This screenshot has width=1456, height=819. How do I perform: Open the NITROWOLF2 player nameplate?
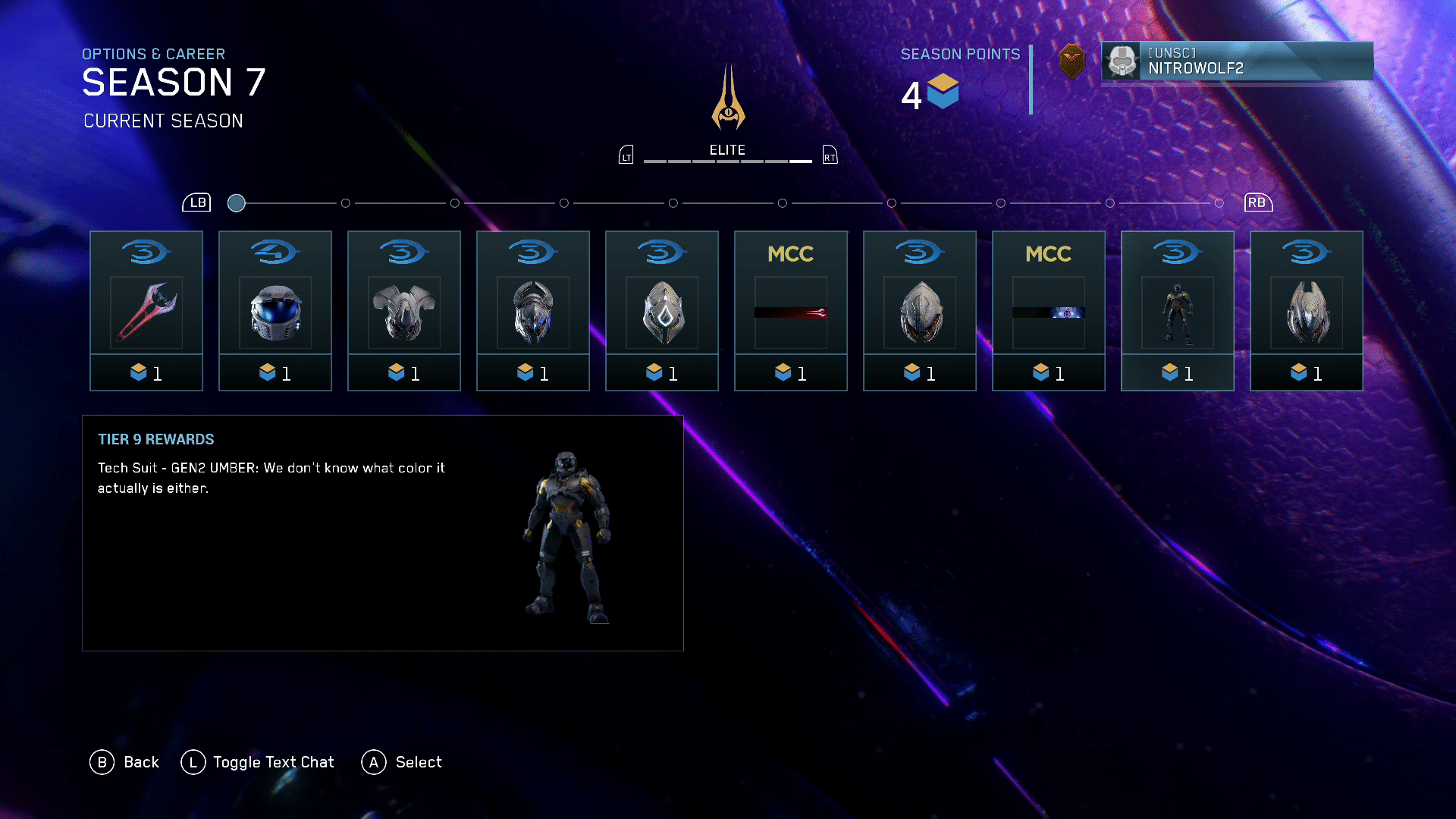point(1237,61)
